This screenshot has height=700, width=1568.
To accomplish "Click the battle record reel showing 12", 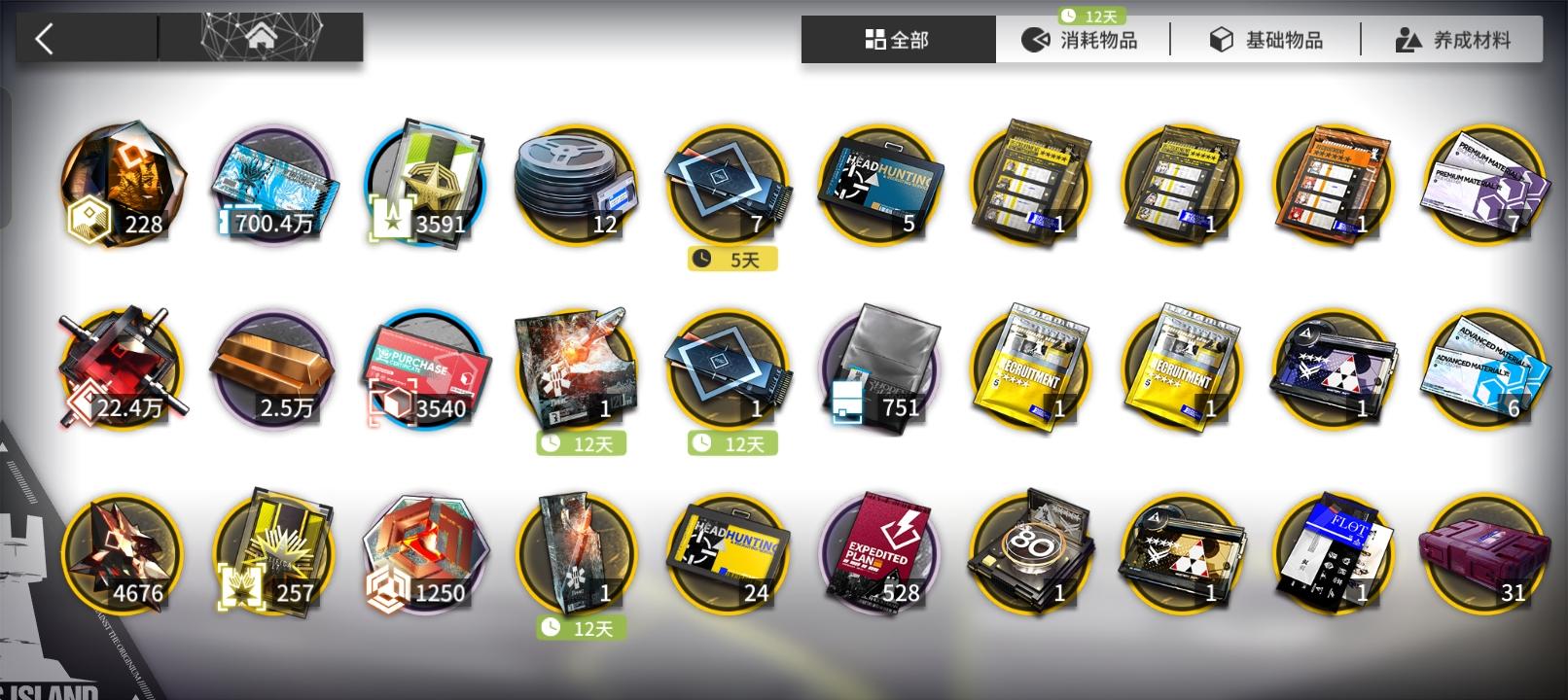I will coord(576,185).
